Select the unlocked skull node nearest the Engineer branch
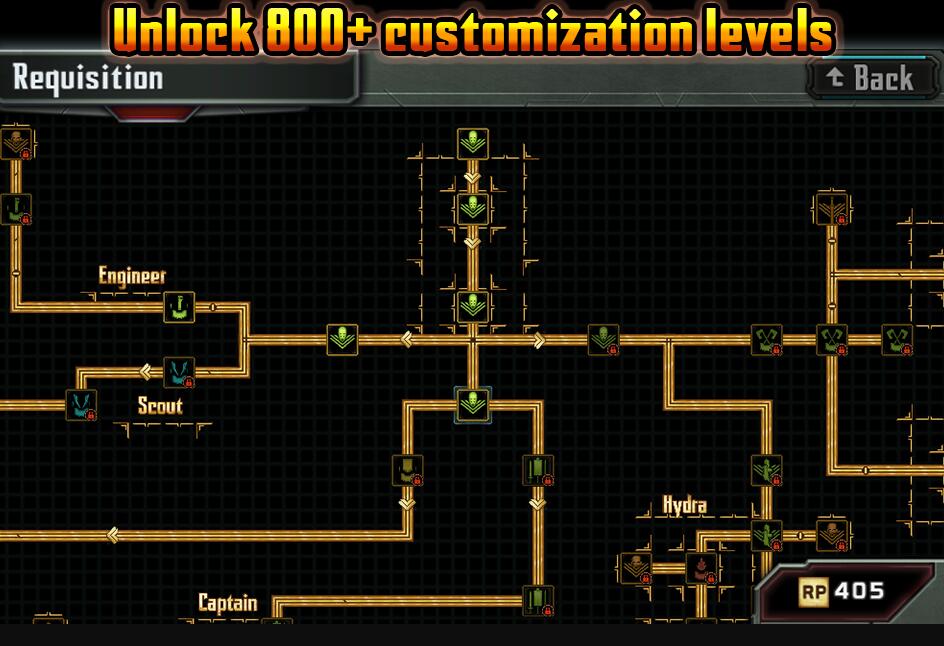The height and width of the screenshot is (646, 944). 342,339
